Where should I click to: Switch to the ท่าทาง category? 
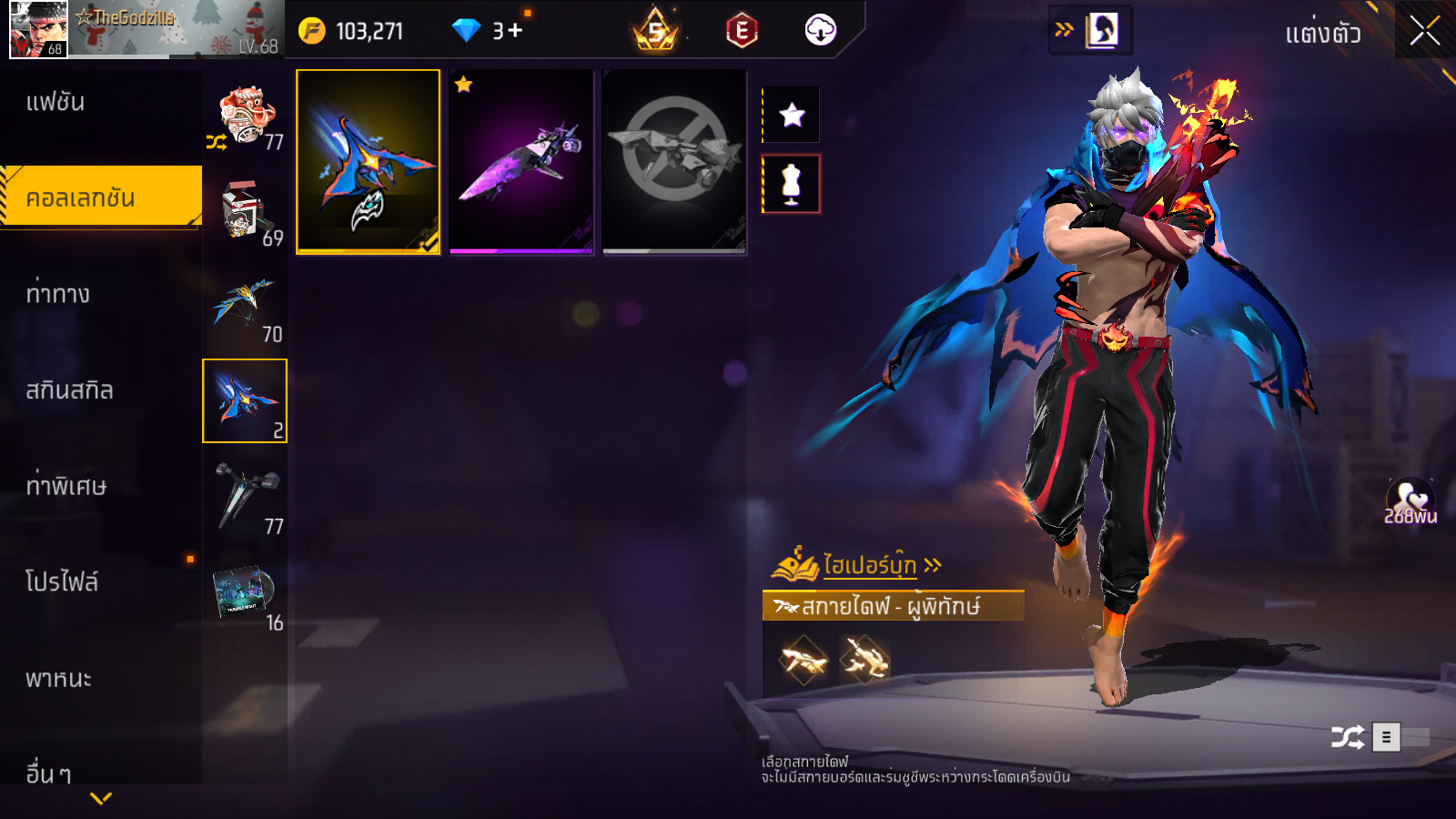[58, 294]
